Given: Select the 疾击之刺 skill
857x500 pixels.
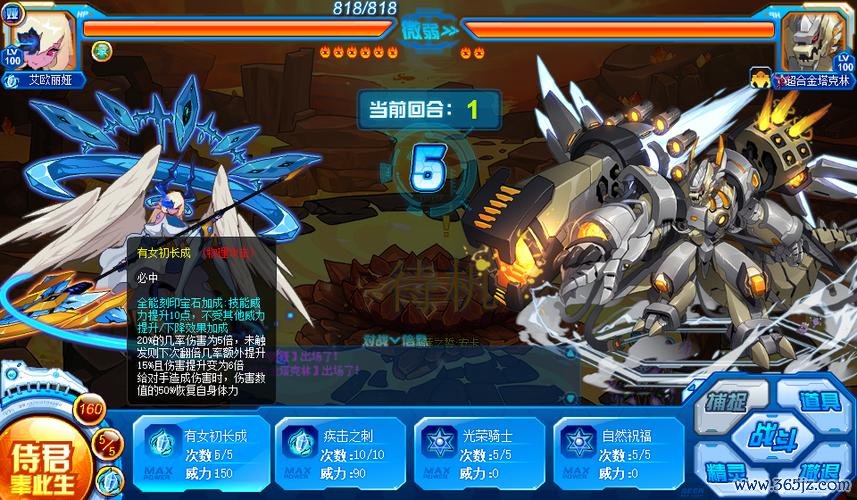Looking at the screenshot, I should coord(340,451).
